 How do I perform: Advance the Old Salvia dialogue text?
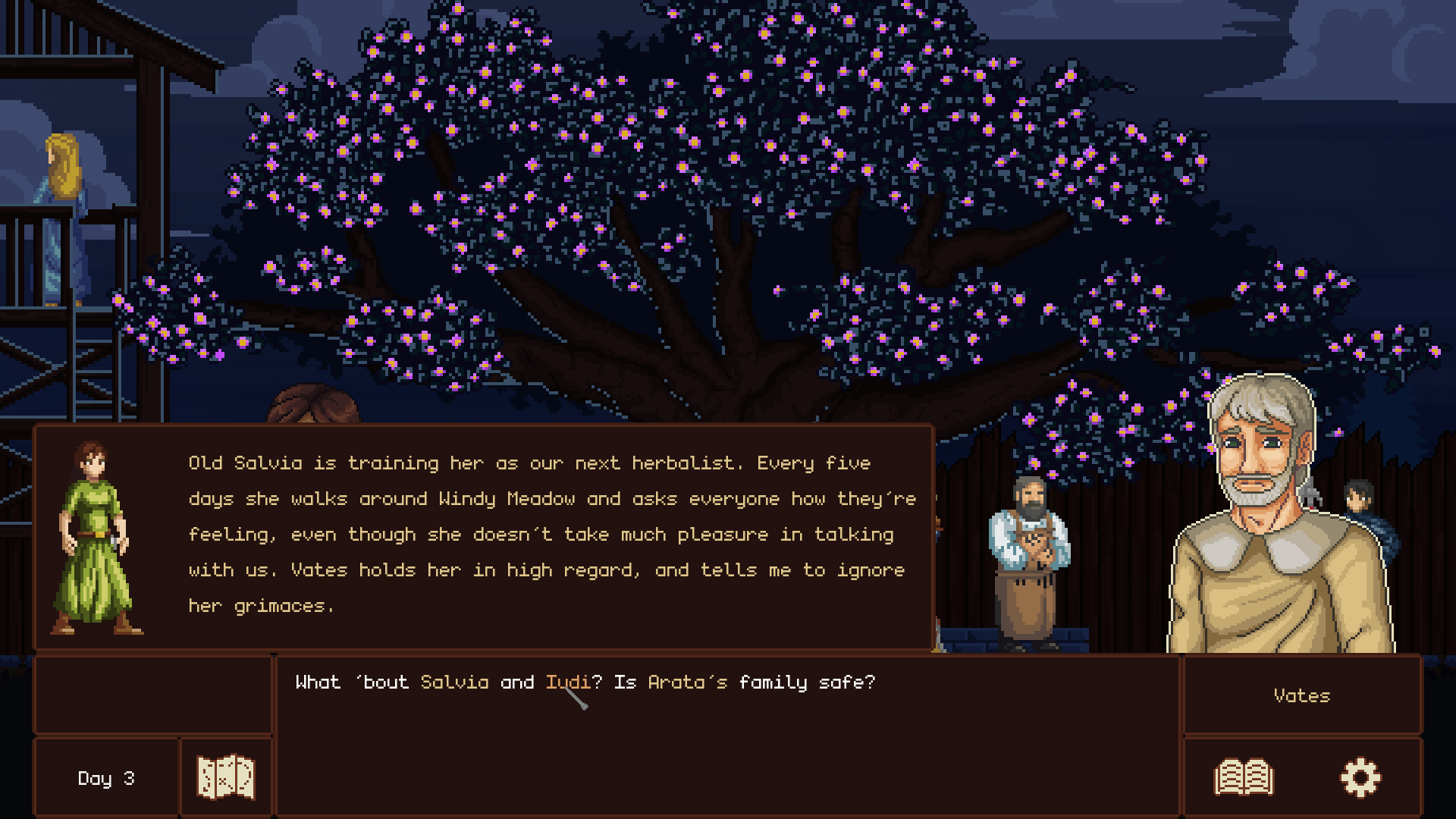pos(551,535)
